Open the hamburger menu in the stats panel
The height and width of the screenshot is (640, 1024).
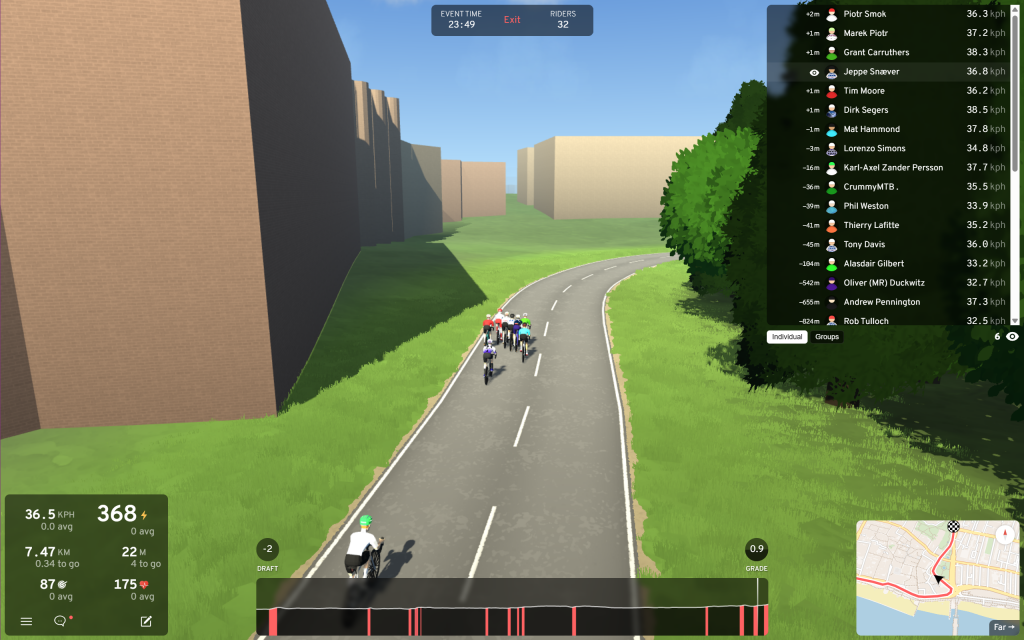[x=27, y=621]
